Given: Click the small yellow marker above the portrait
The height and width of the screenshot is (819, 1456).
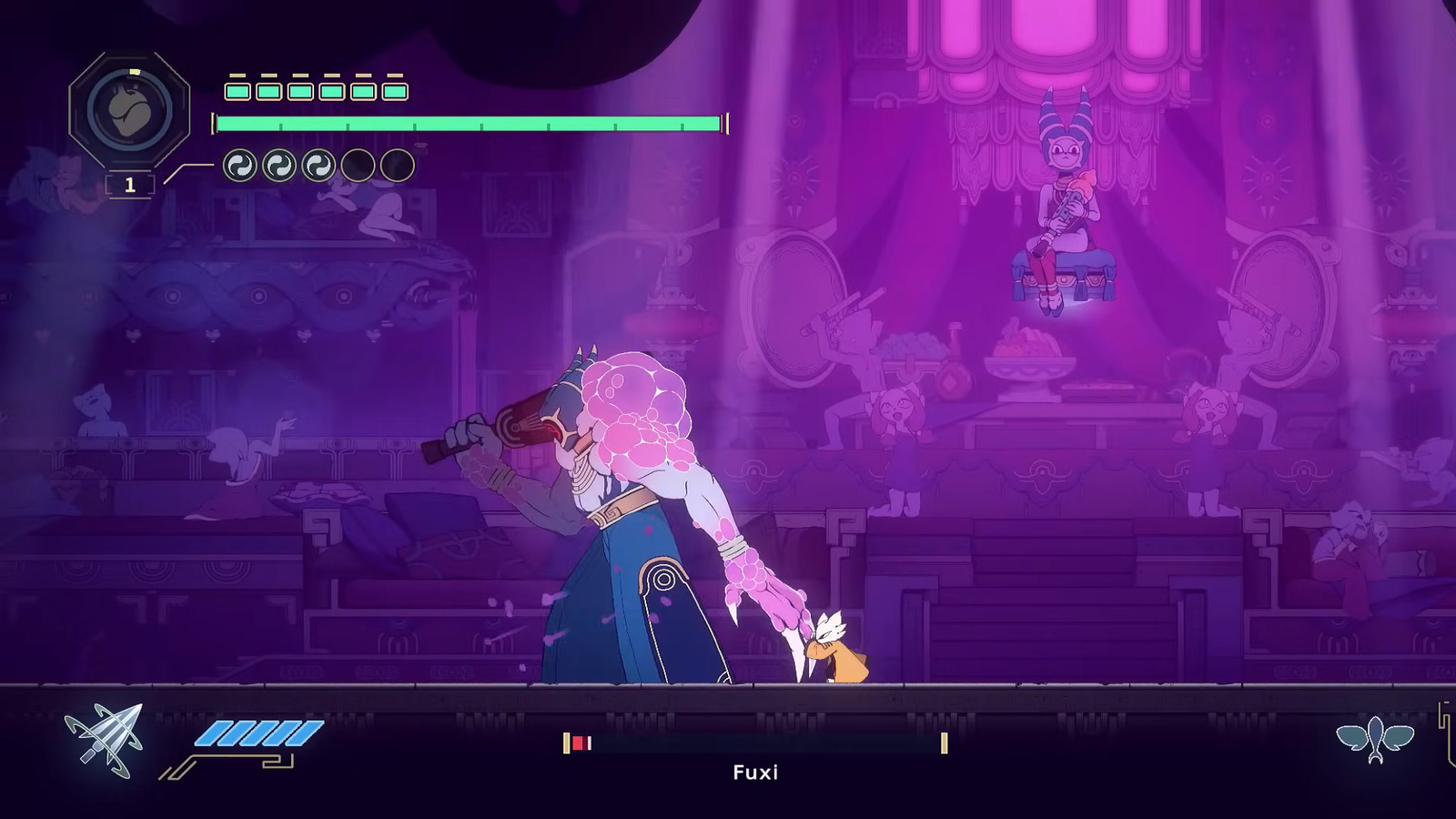Looking at the screenshot, I should click(x=134, y=72).
